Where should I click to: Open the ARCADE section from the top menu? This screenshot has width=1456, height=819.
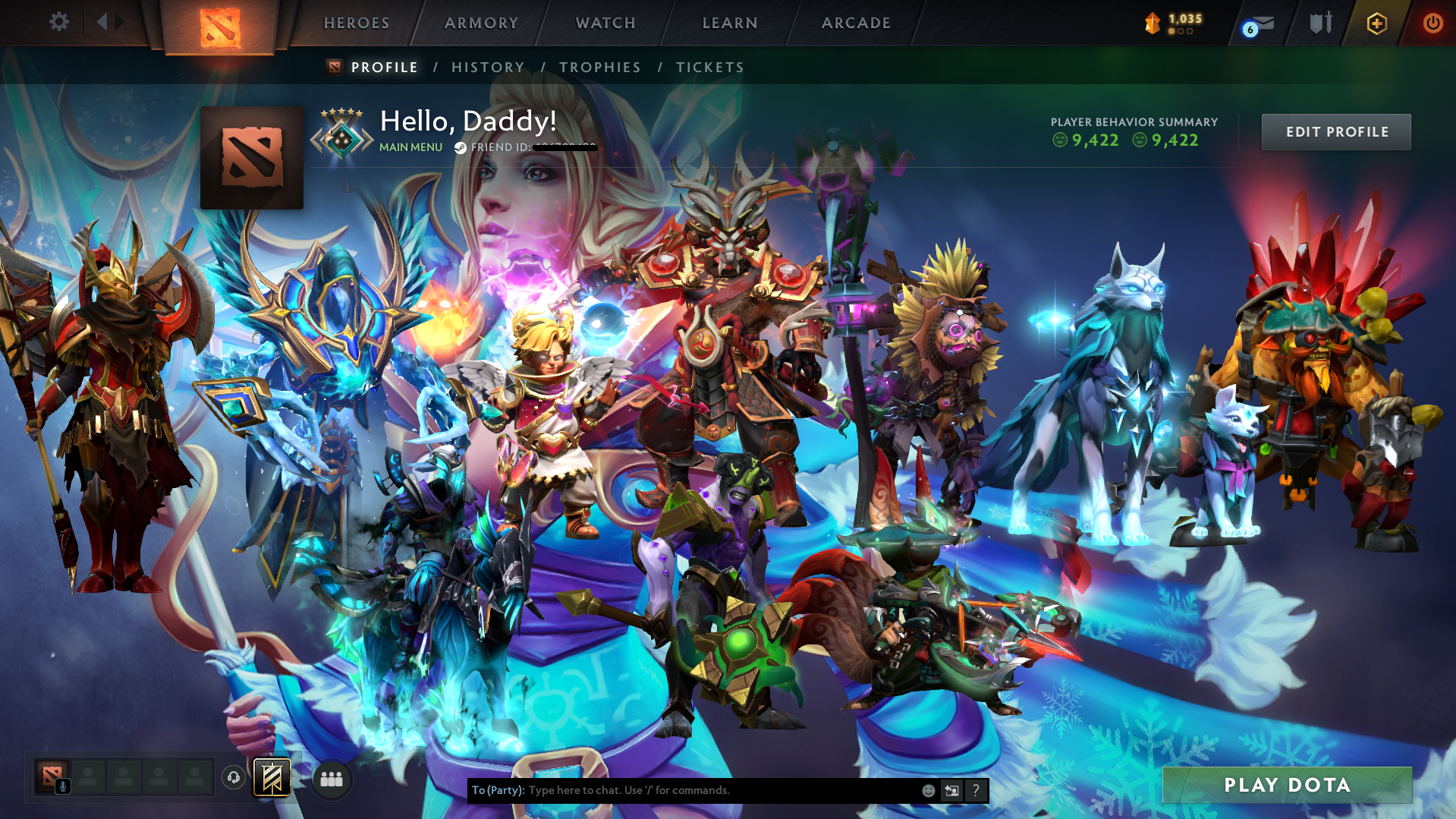click(x=856, y=23)
